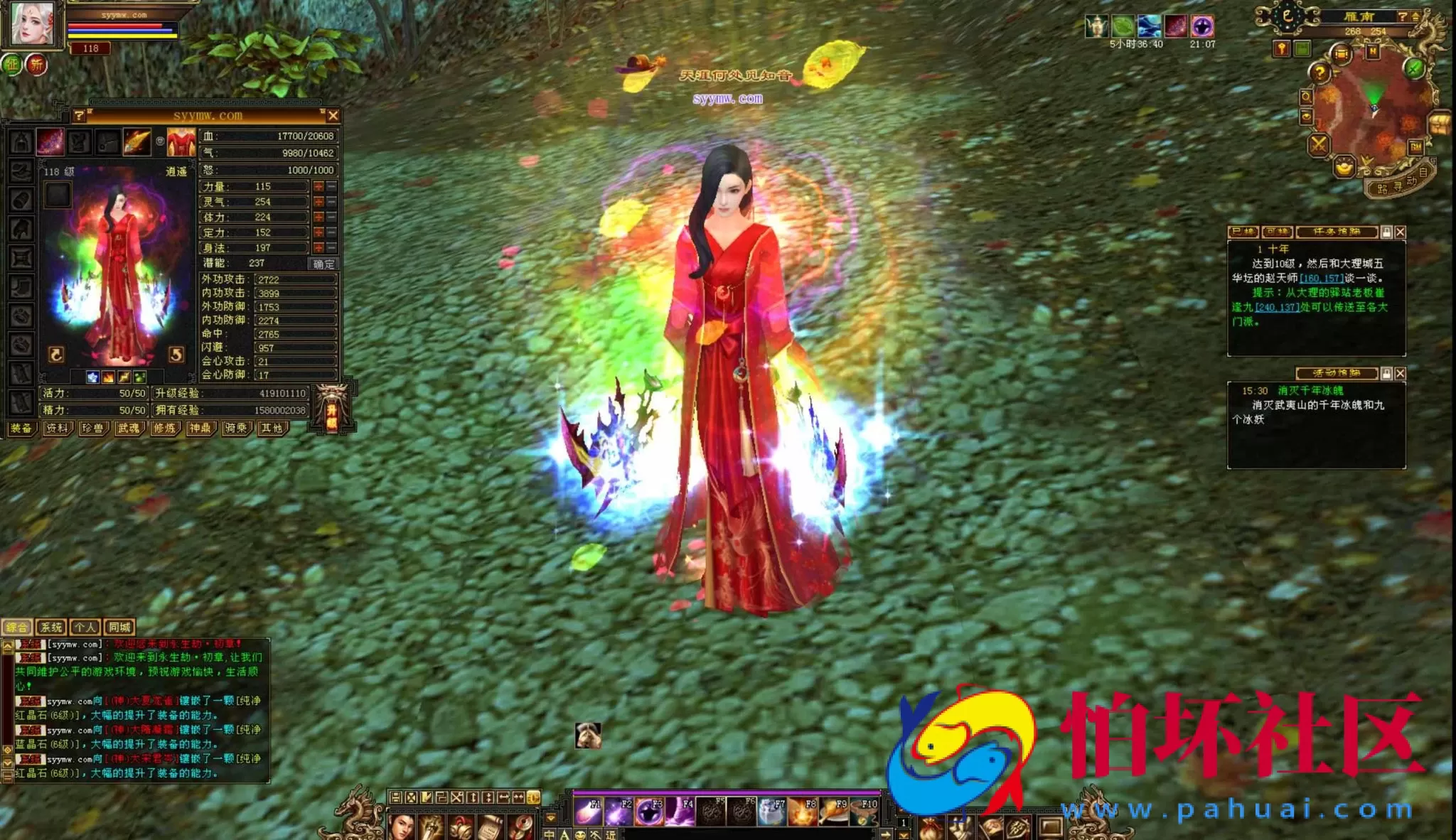Add a point to 力量 with the plus button
Image resolution: width=1456 pixels, height=840 pixels.
coord(318,186)
